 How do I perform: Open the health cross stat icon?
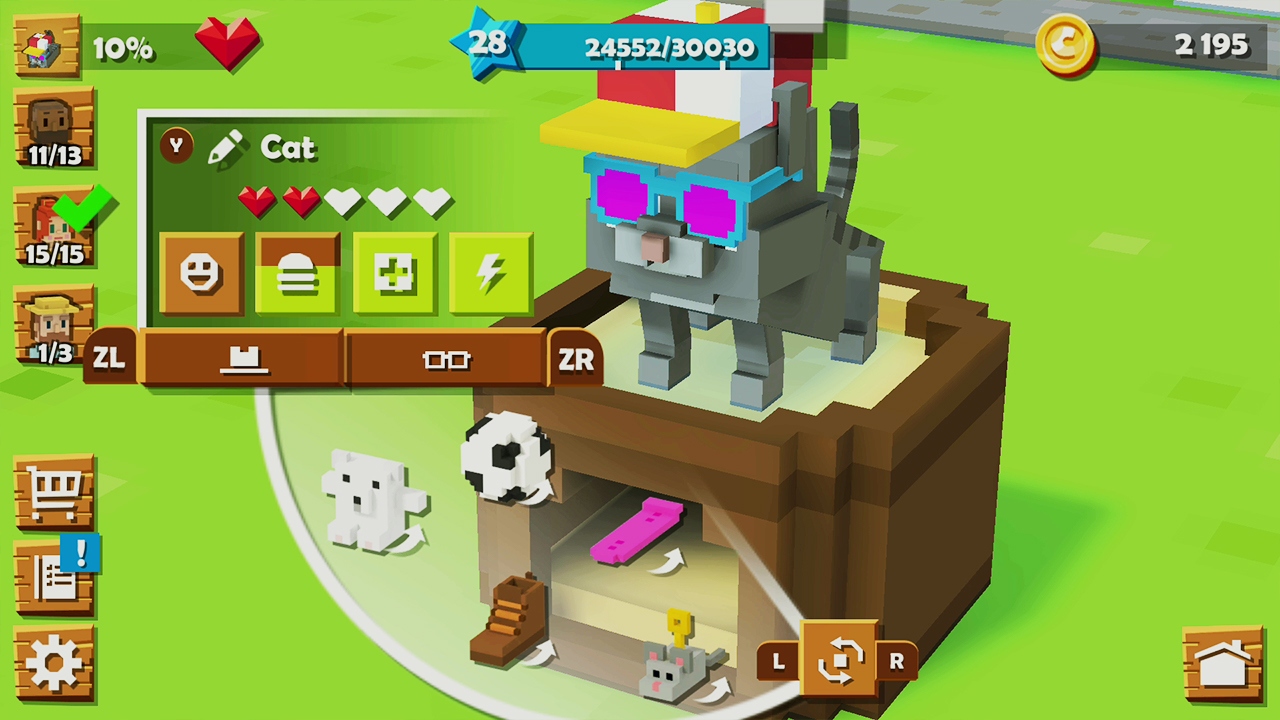pyautogui.click(x=395, y=270)
